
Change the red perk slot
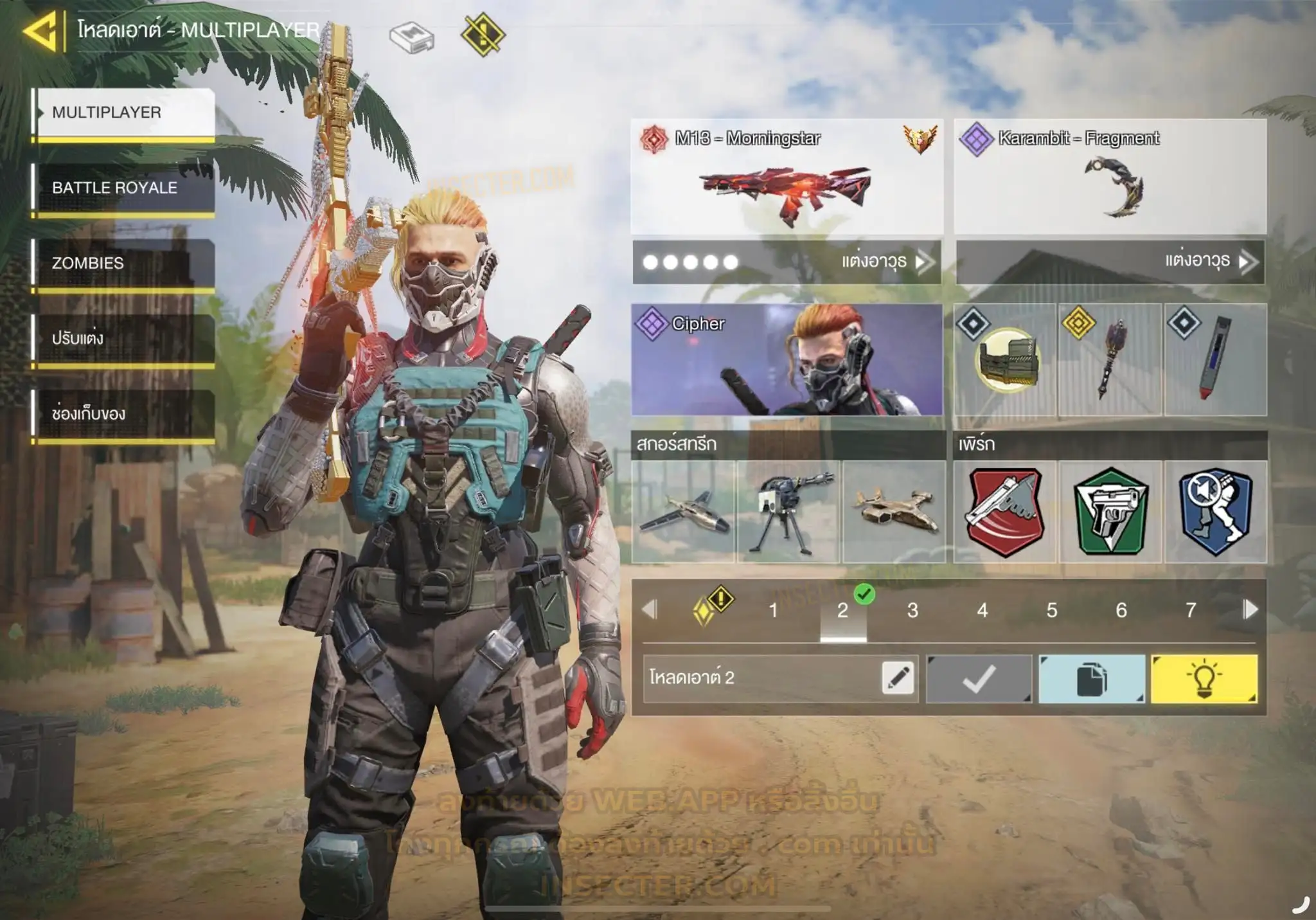(x=1004, y=512)
